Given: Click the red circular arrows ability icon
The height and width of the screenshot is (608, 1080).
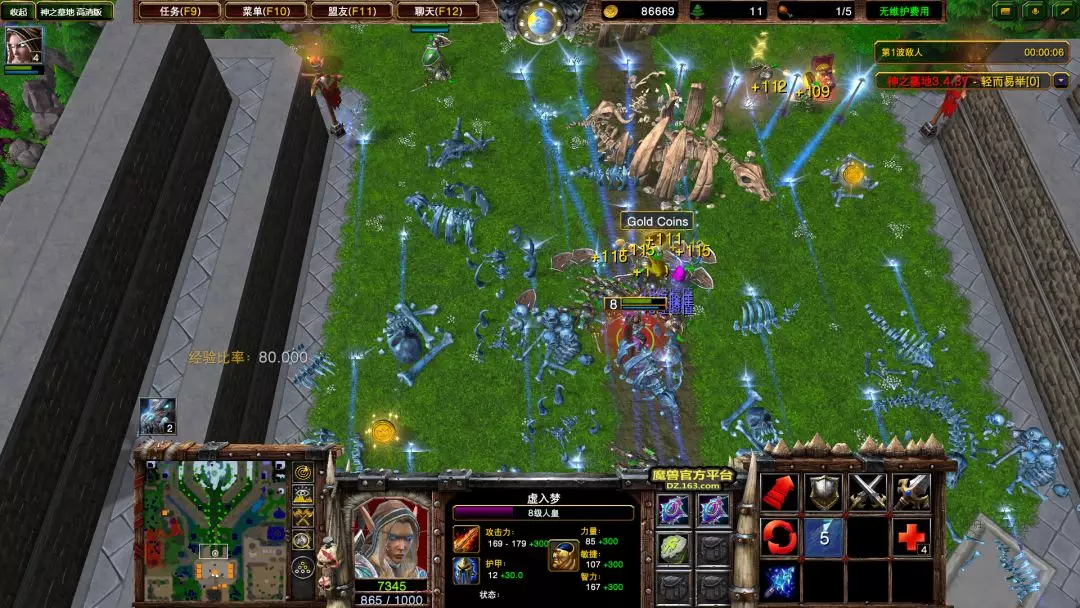Looking at the screenshot, I should coord(779,537).
